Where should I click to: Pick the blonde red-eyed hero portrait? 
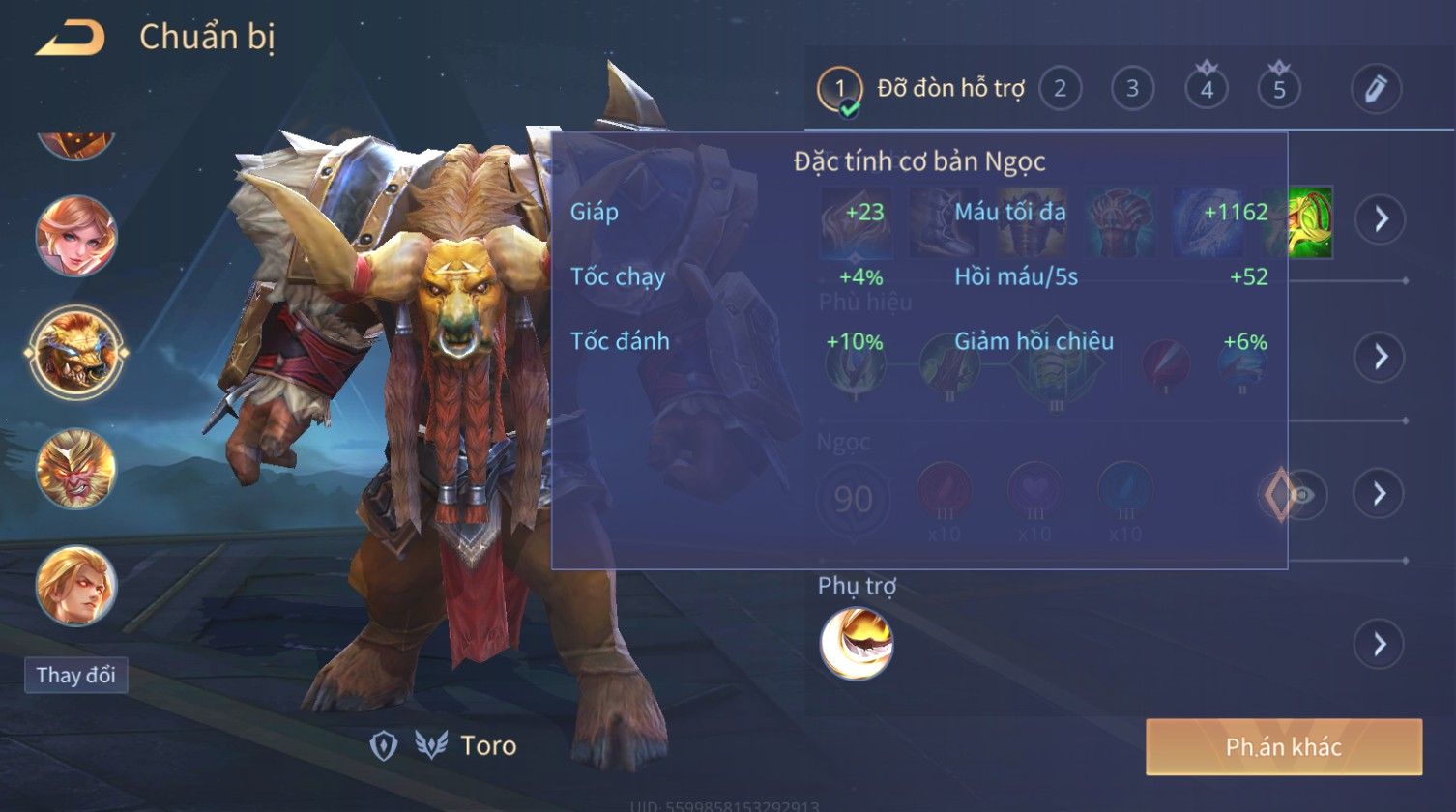(x=76, y=586)
